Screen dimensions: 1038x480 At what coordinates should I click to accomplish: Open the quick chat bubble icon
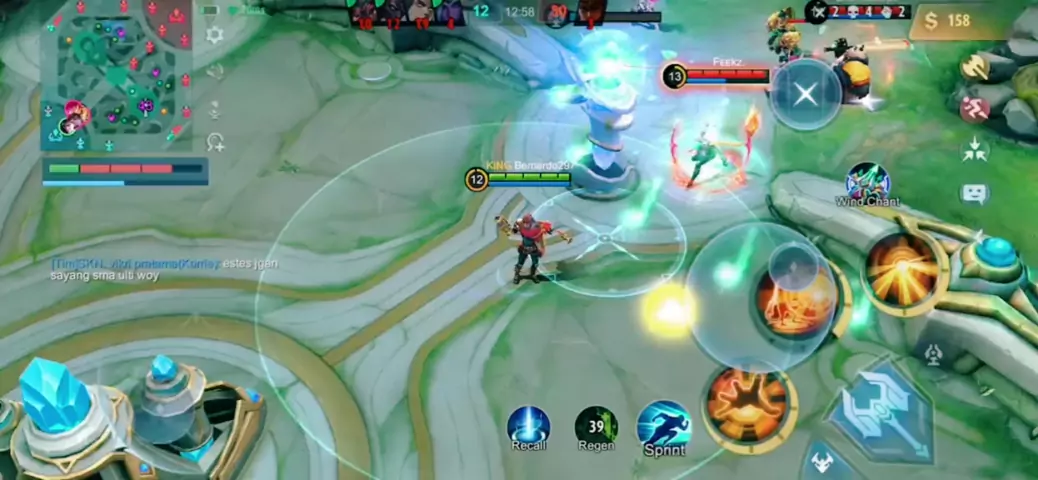(974, 194)
